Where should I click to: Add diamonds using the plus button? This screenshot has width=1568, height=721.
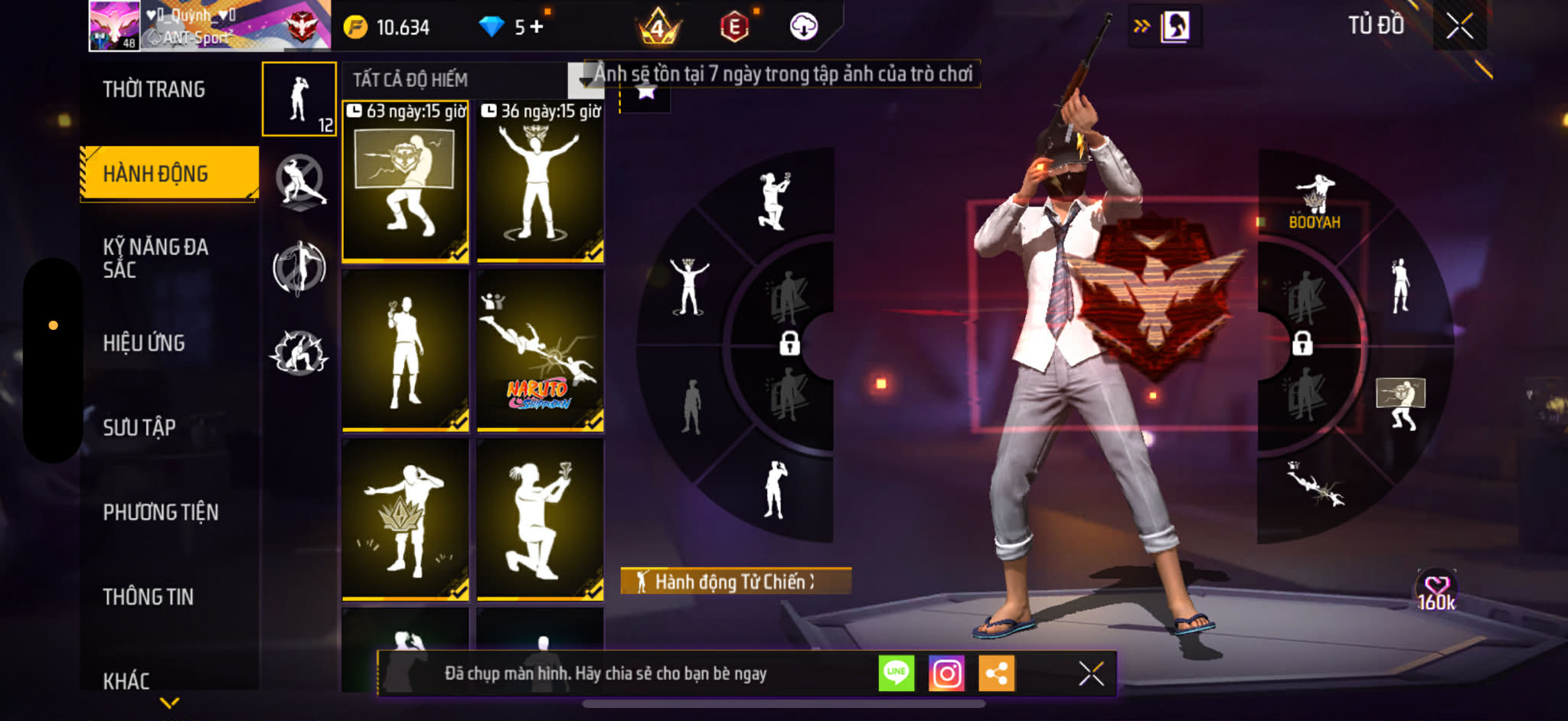[537, 27]
